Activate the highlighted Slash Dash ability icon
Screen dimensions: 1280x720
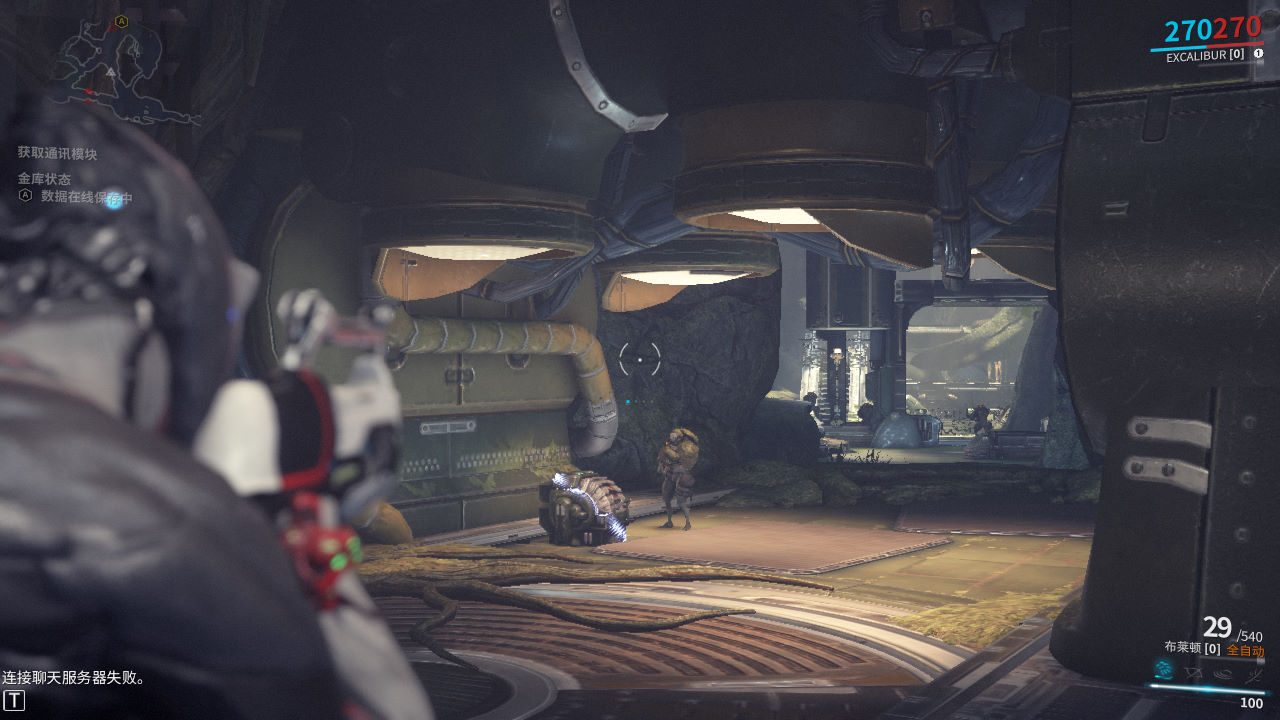pos(1163,670)
